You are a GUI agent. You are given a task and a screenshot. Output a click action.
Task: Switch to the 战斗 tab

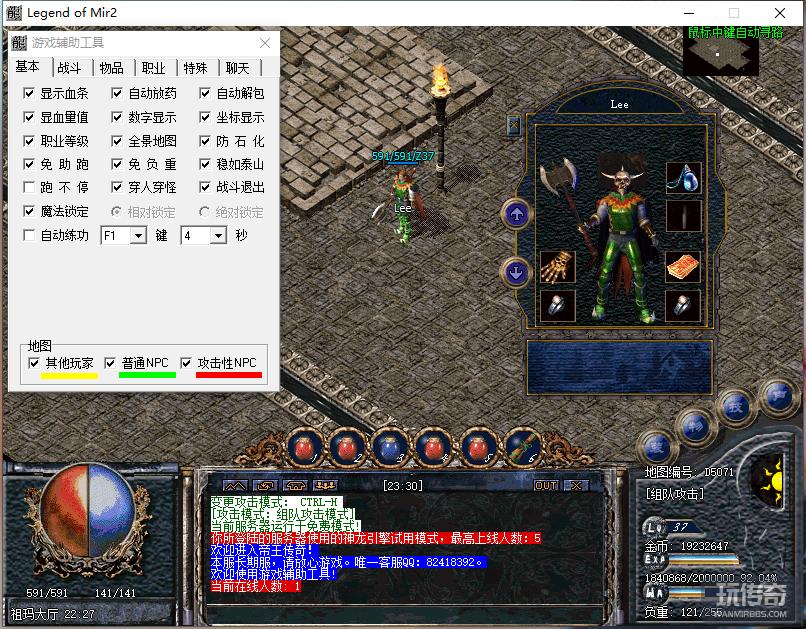pos(69,68)
